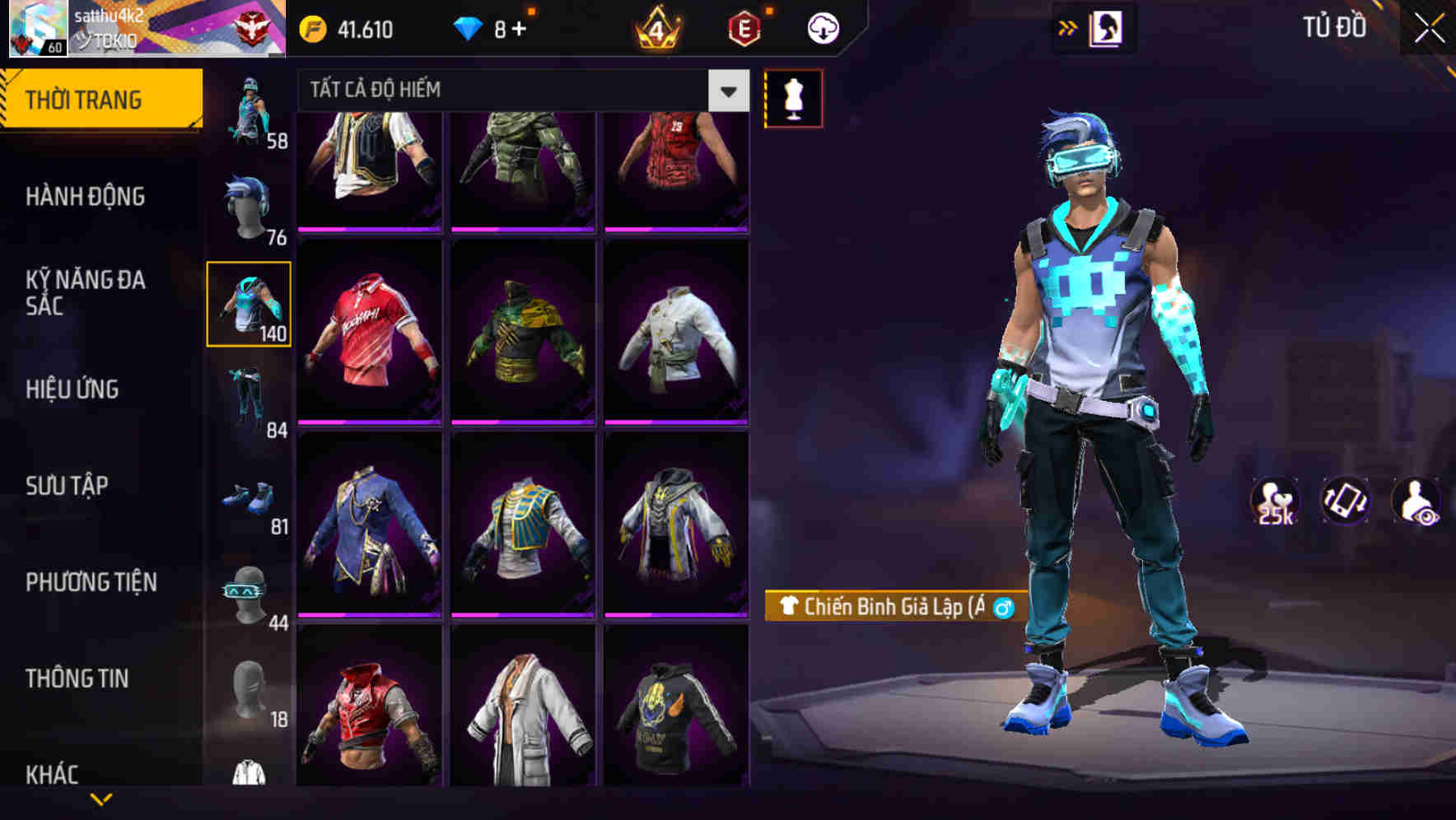Open the SƯU TẬP tab

[x=66, y=486]
